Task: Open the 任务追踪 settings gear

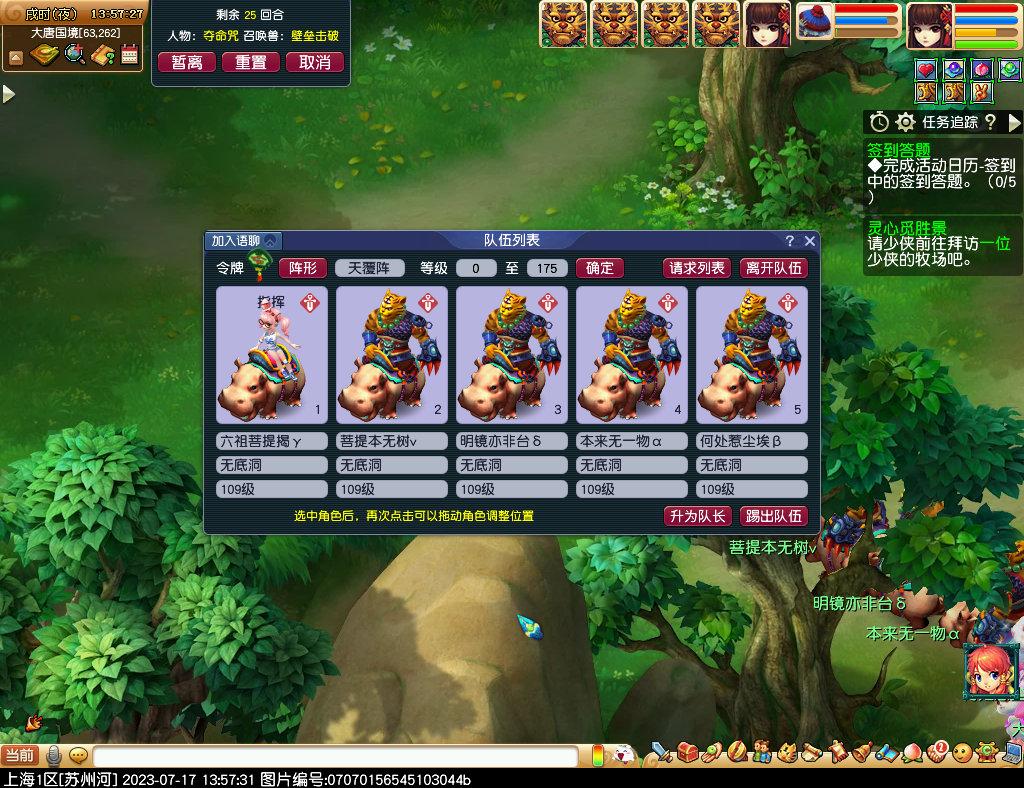Action: pyautogui.click(x=905, y=122)
